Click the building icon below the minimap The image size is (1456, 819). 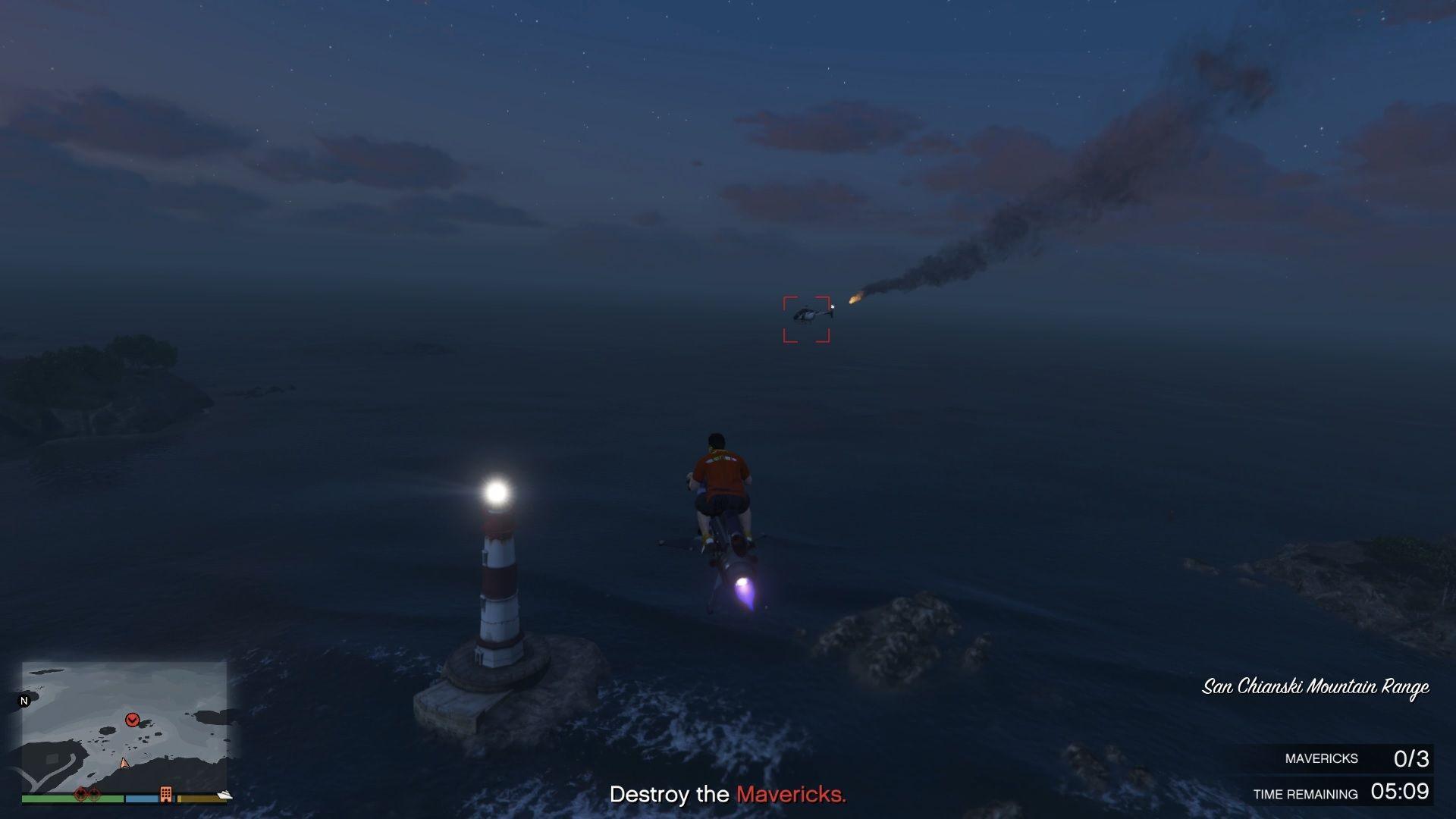coord(166,795)
